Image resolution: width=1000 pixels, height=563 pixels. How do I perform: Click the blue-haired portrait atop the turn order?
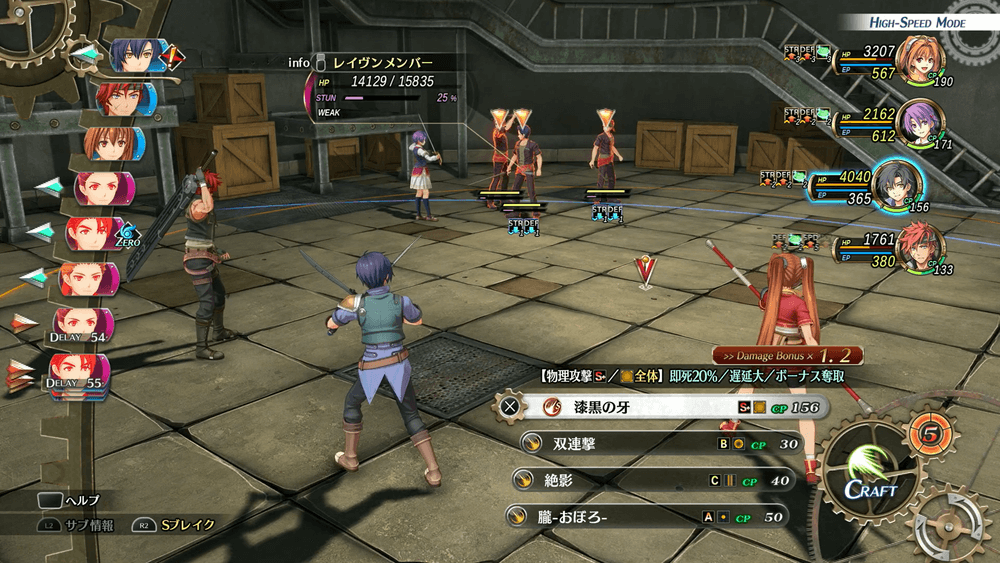pos(133,56)
